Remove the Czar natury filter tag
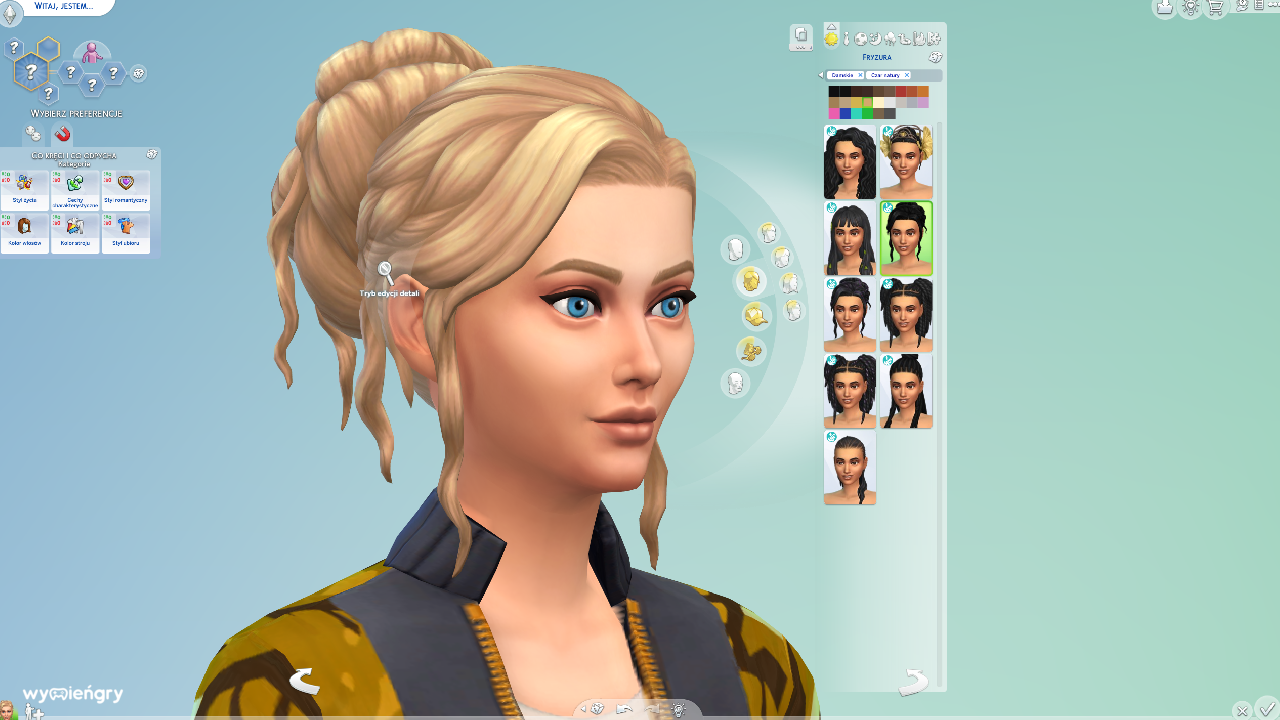Screen dimensions: 1280x720 point(907,75)
